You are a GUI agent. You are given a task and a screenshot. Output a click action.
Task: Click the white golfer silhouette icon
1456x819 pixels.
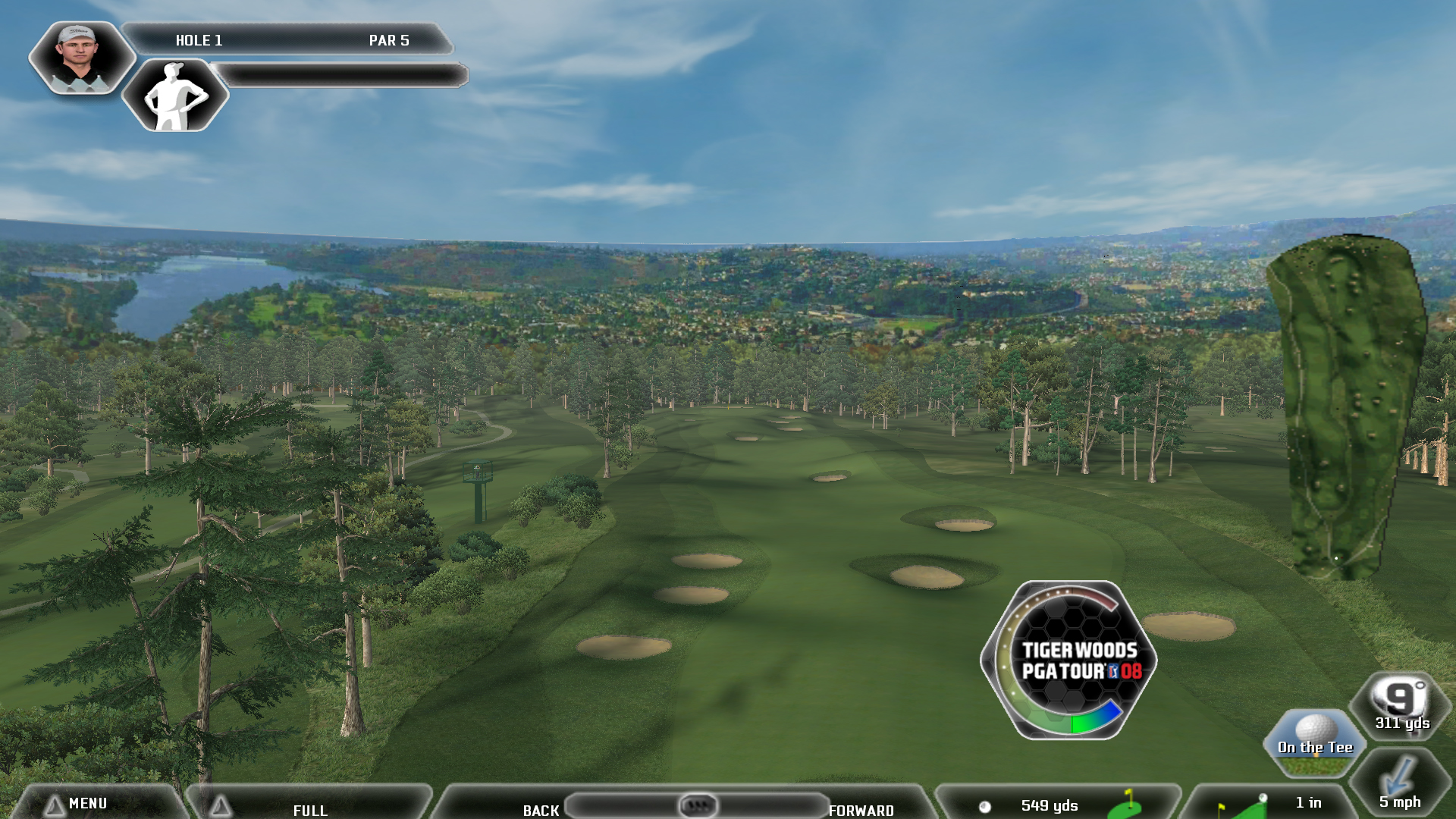pyautogui.click(x=175, y=96)
